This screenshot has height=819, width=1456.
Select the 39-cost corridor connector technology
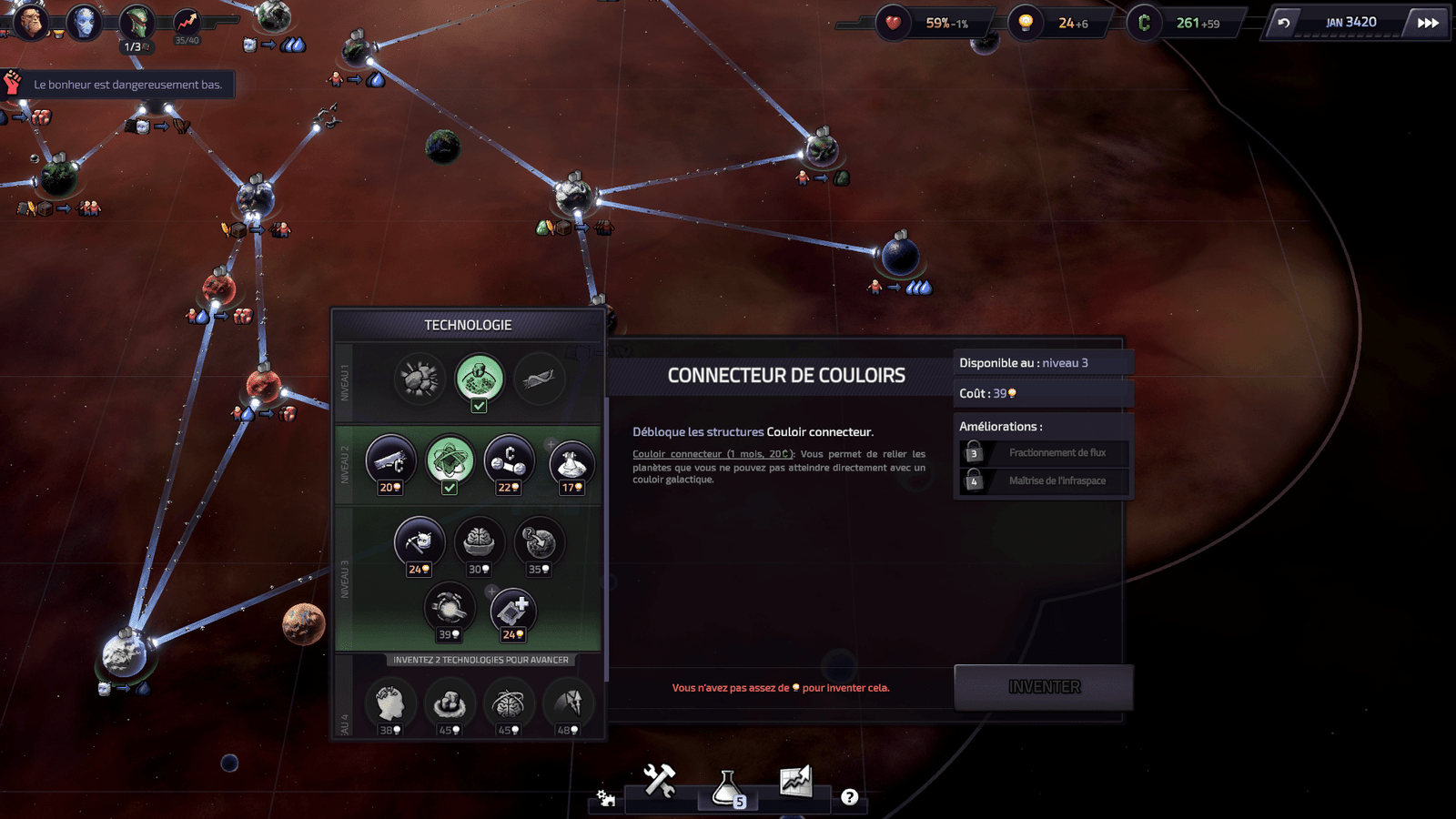pos(448,607)
